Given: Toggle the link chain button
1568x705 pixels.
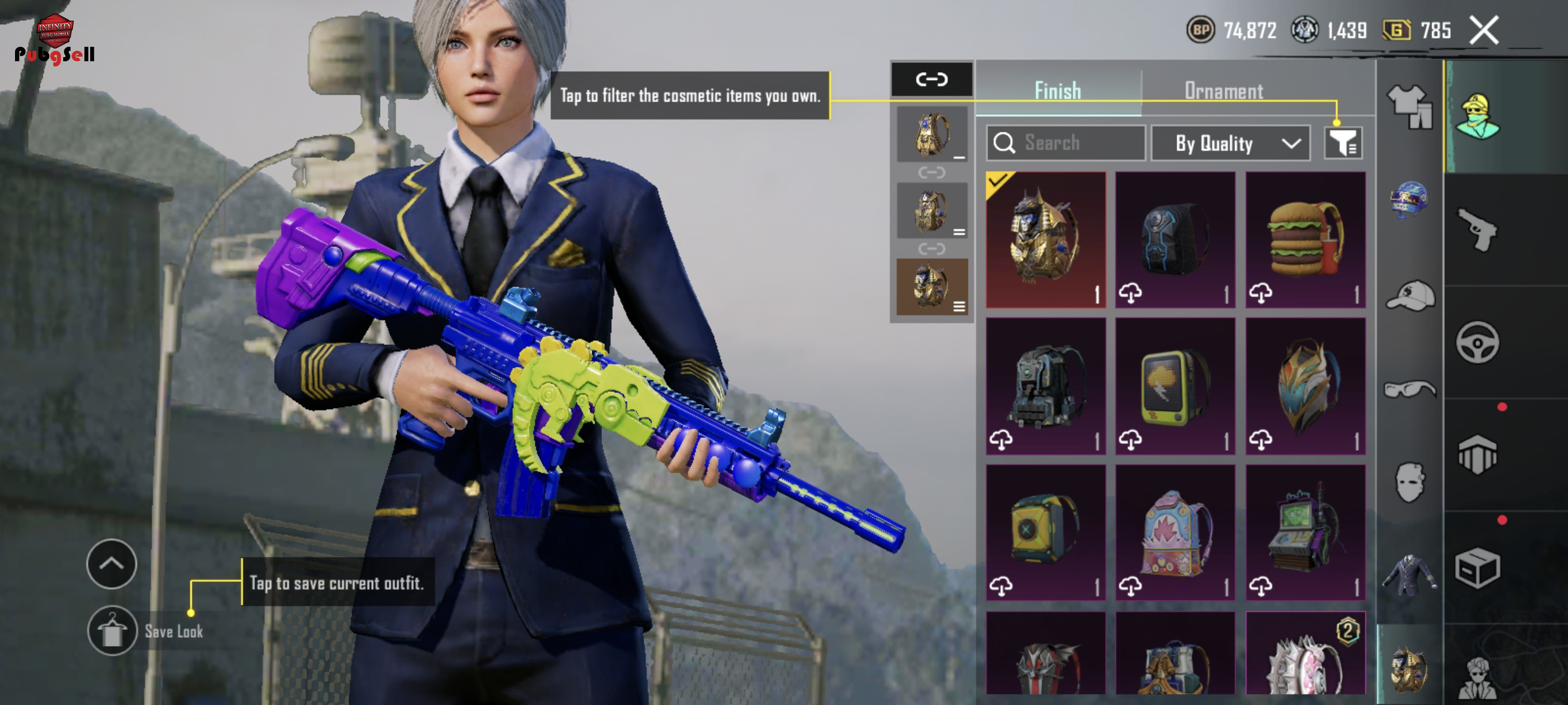Looking at the screenshot, I should coord(932,79).
